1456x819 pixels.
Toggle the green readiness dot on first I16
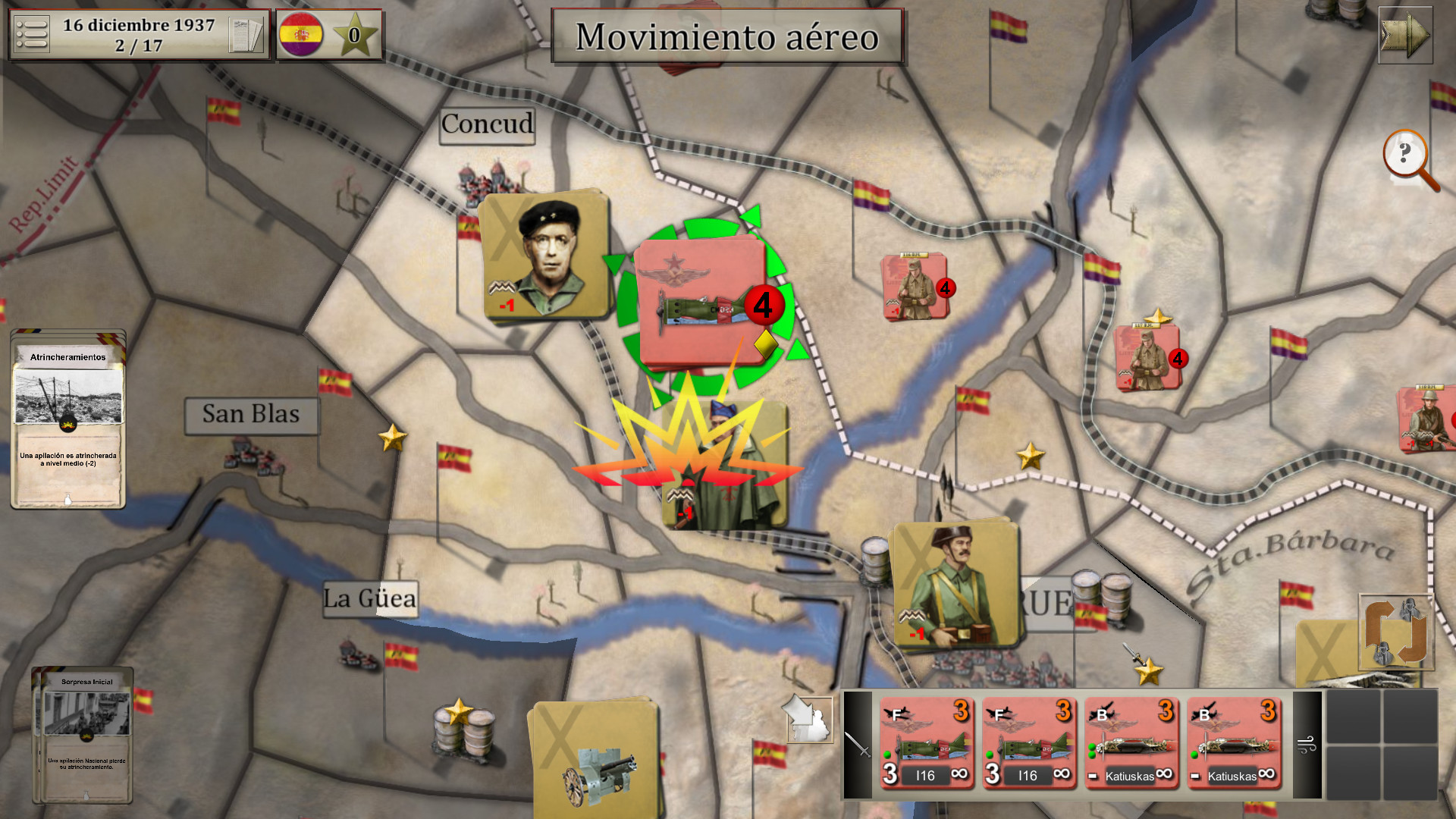pos(888,754)
